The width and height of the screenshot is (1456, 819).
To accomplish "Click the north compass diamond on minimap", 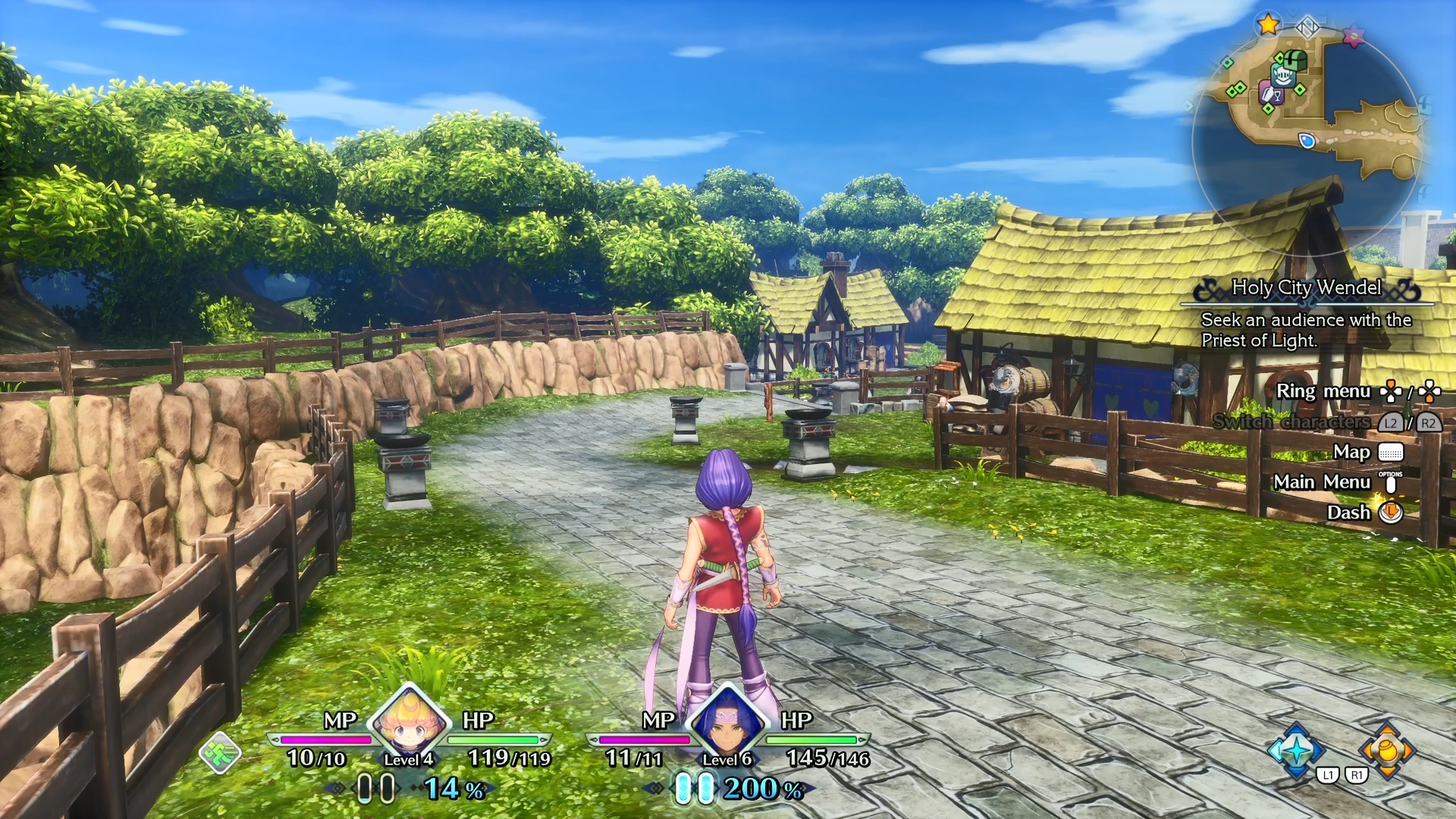I will pyautogui.click(x=1307, y=29).
